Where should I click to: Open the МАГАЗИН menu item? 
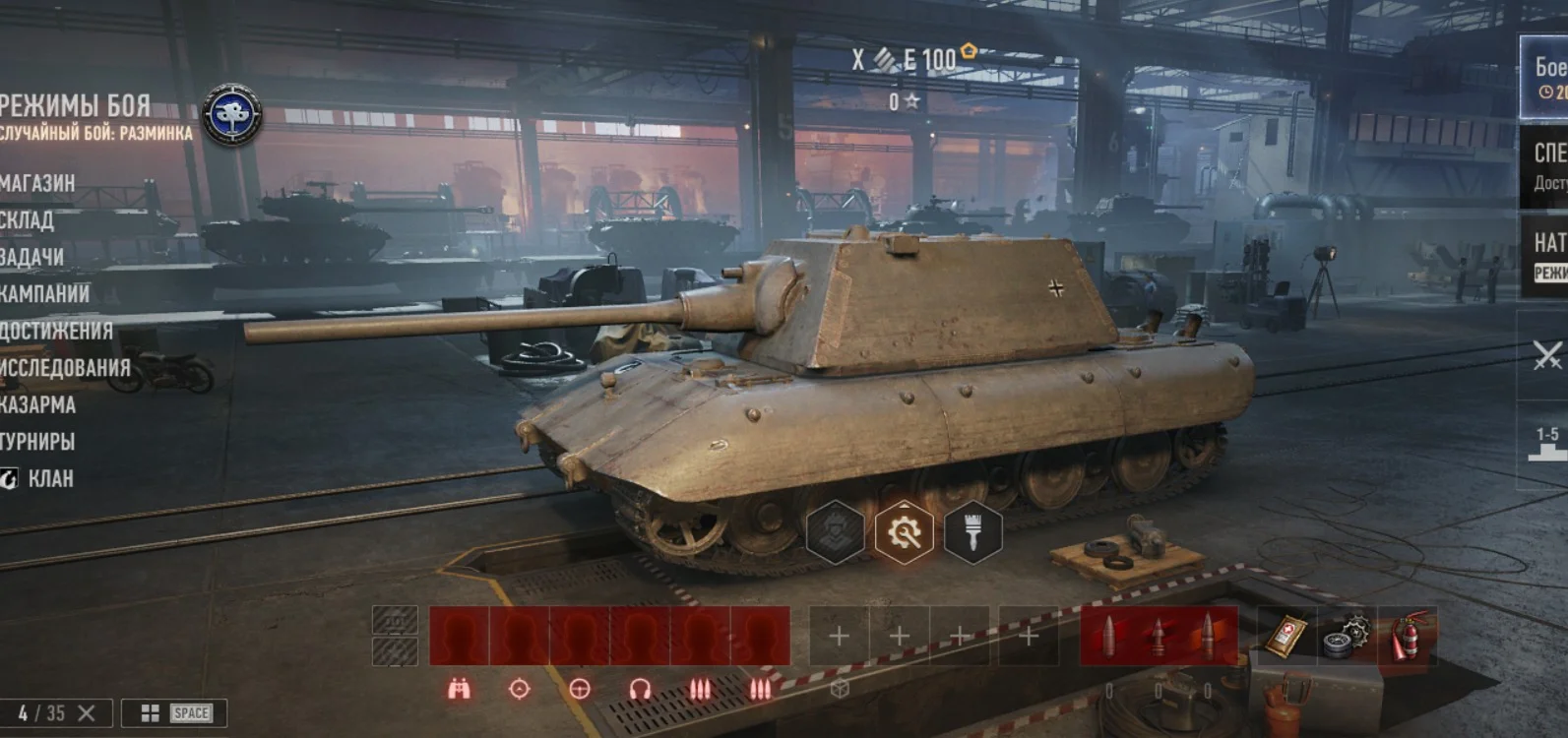tap(37, 183)
